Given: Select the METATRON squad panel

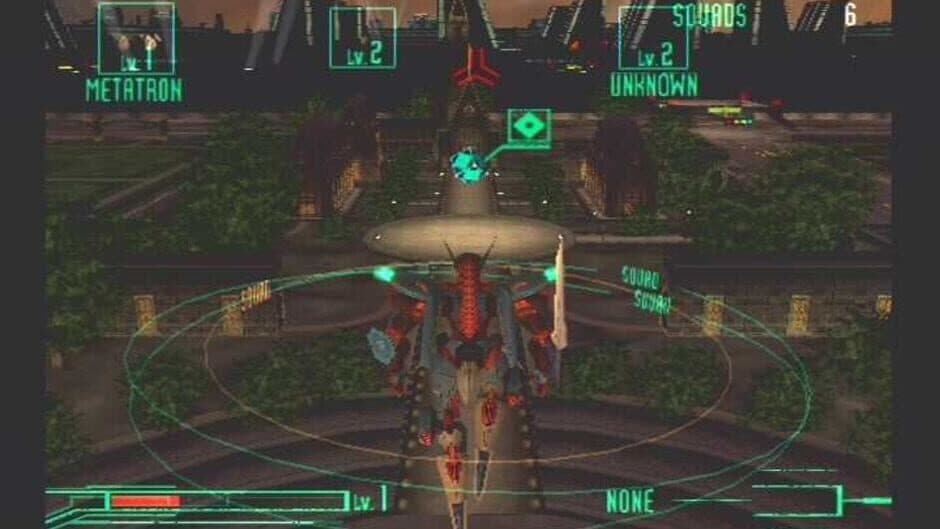Looking at the screenshot, I should pyautogui.click(x=136, y=40).
